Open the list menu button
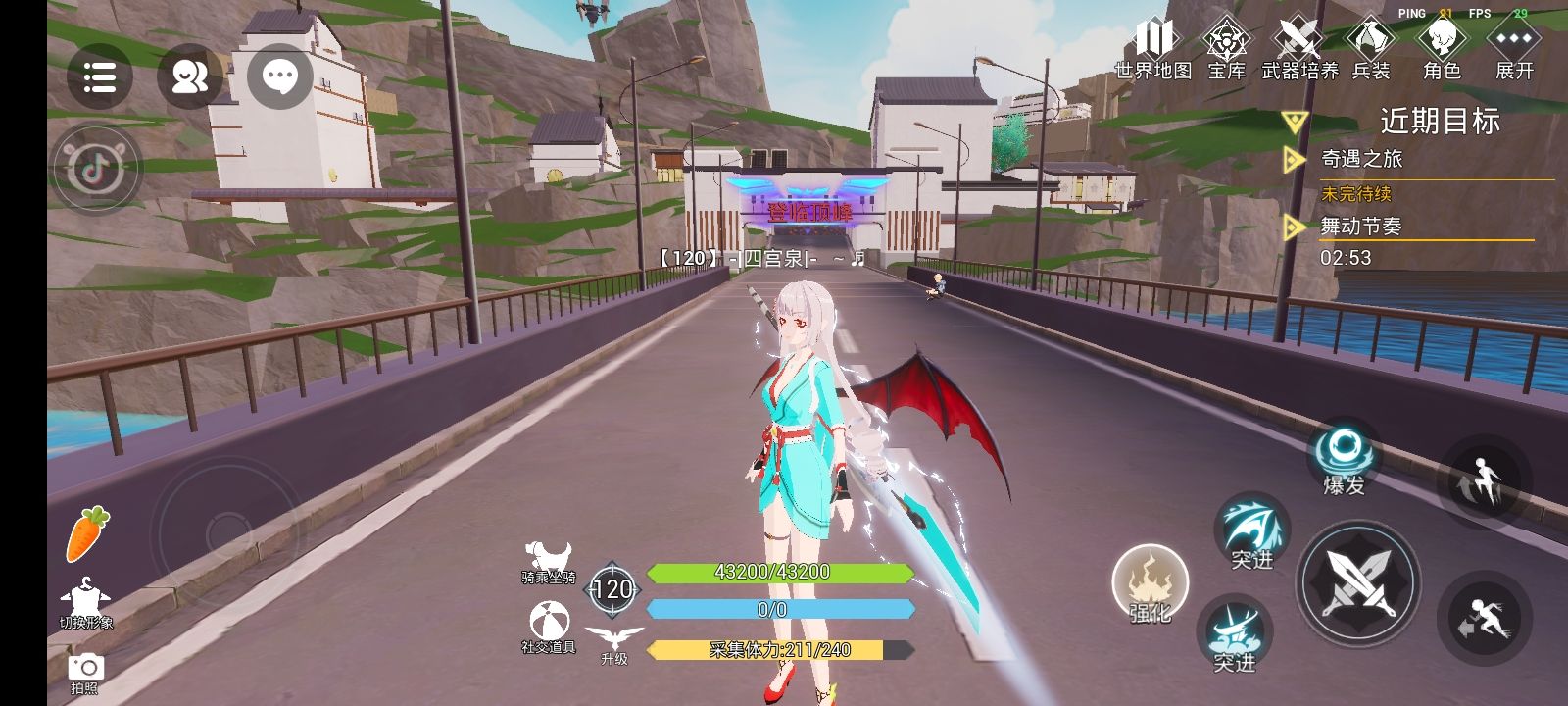Screen dimensions: 1568x706 [x=99, y=76]
